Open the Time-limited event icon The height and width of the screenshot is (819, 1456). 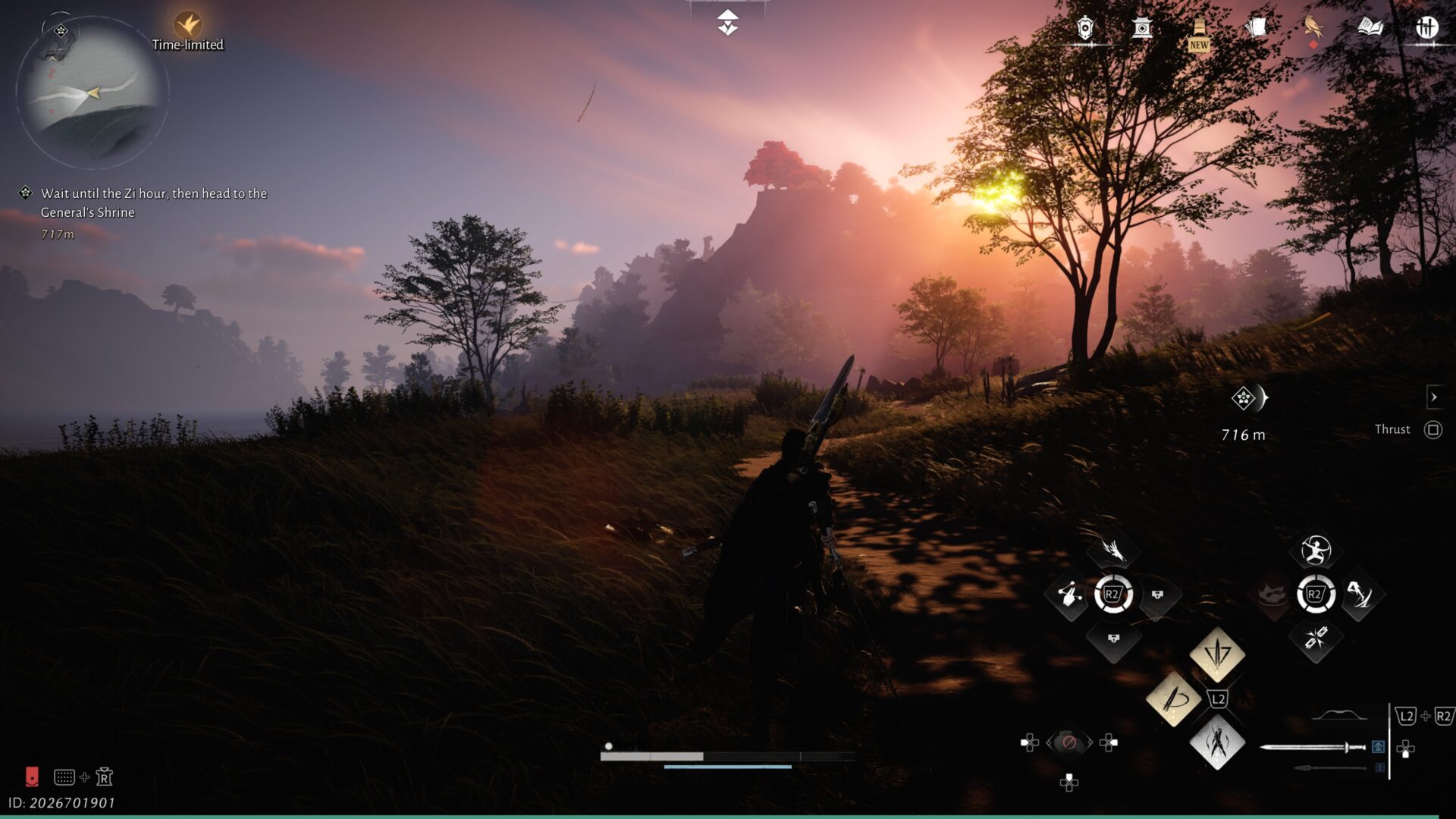tap(187, 25)
